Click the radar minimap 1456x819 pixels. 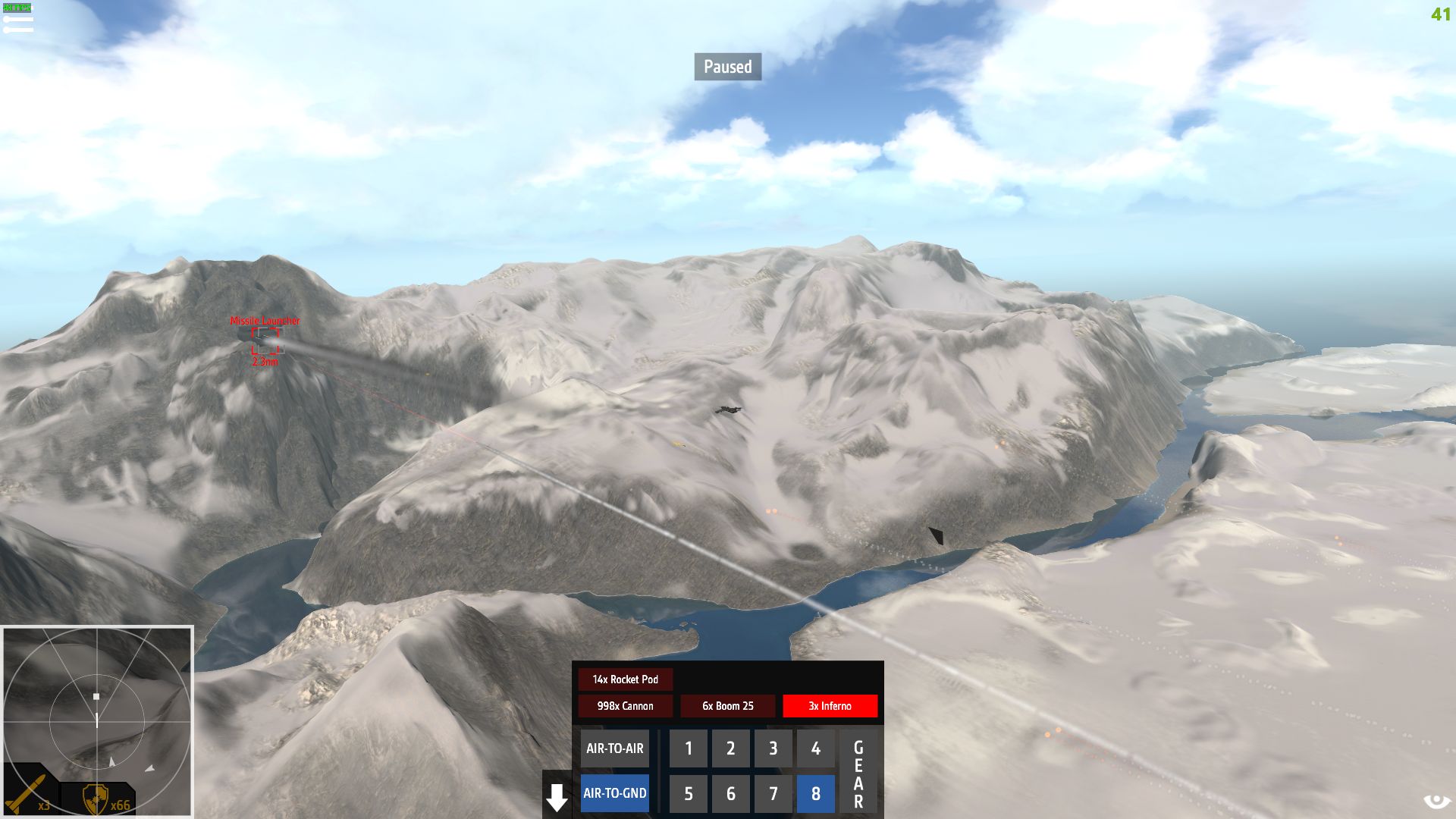tap(97, 720)
